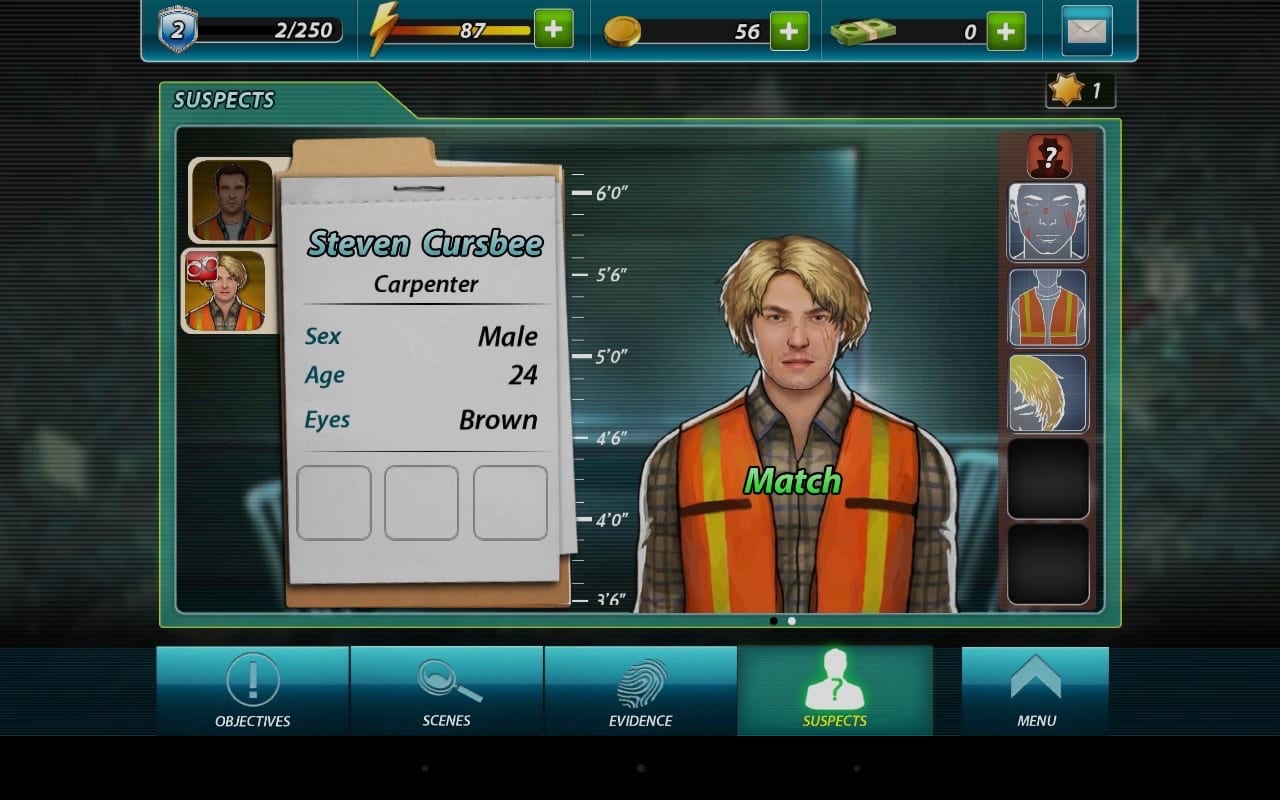1280x800 pixels.
Task: Switch to the Scenes tab
Action: click(x=446, y=691)
